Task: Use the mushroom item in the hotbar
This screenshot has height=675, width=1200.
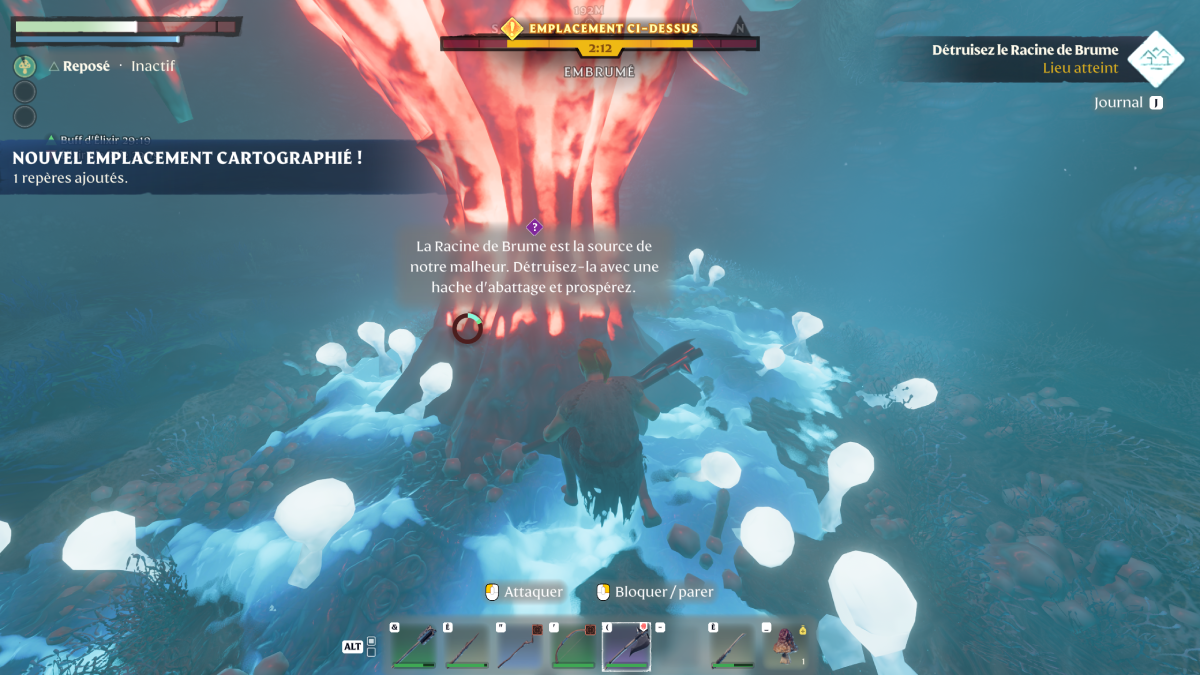Action: click(786, 646)
